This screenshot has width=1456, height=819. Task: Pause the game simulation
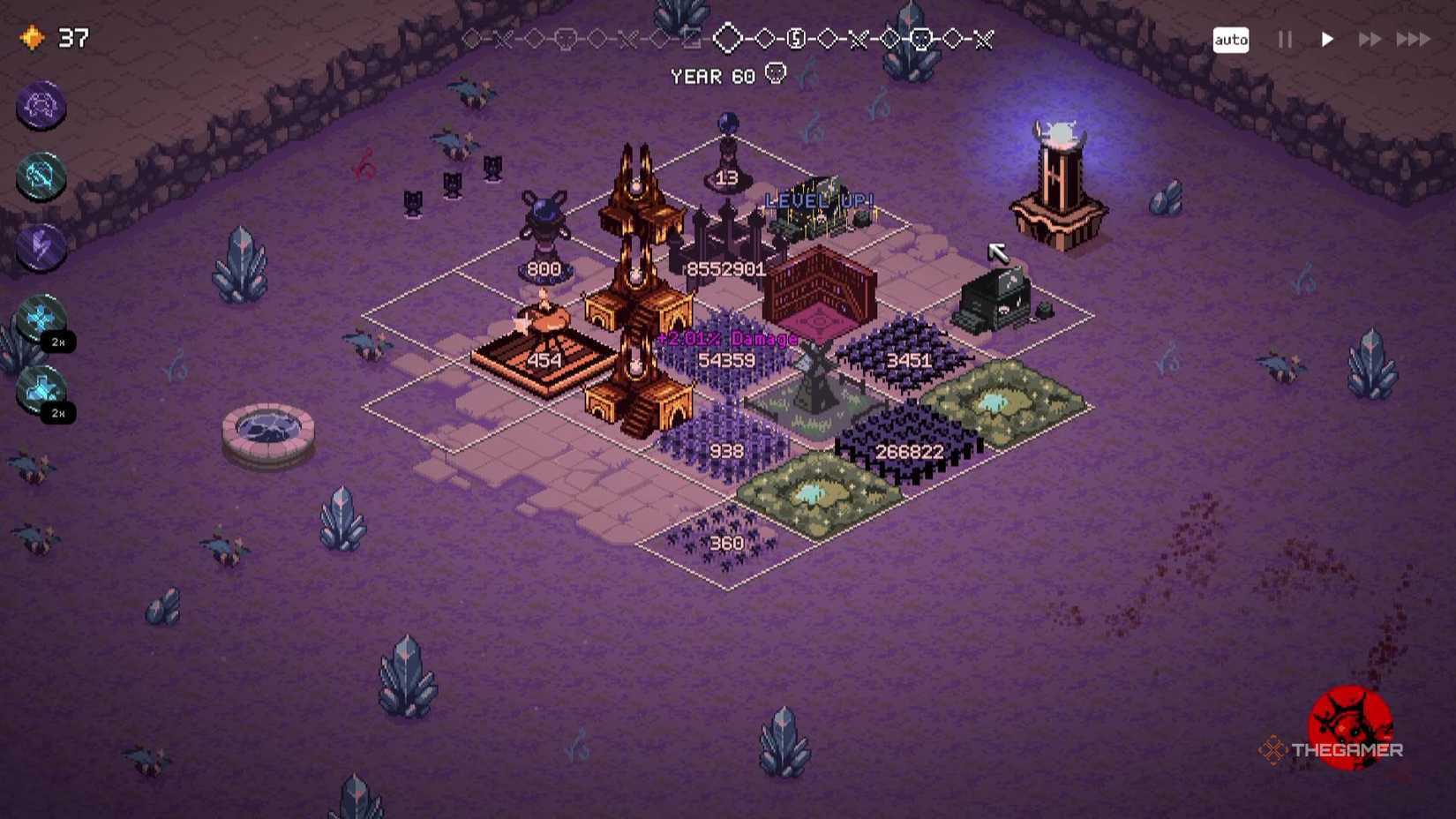point(1284,40)
